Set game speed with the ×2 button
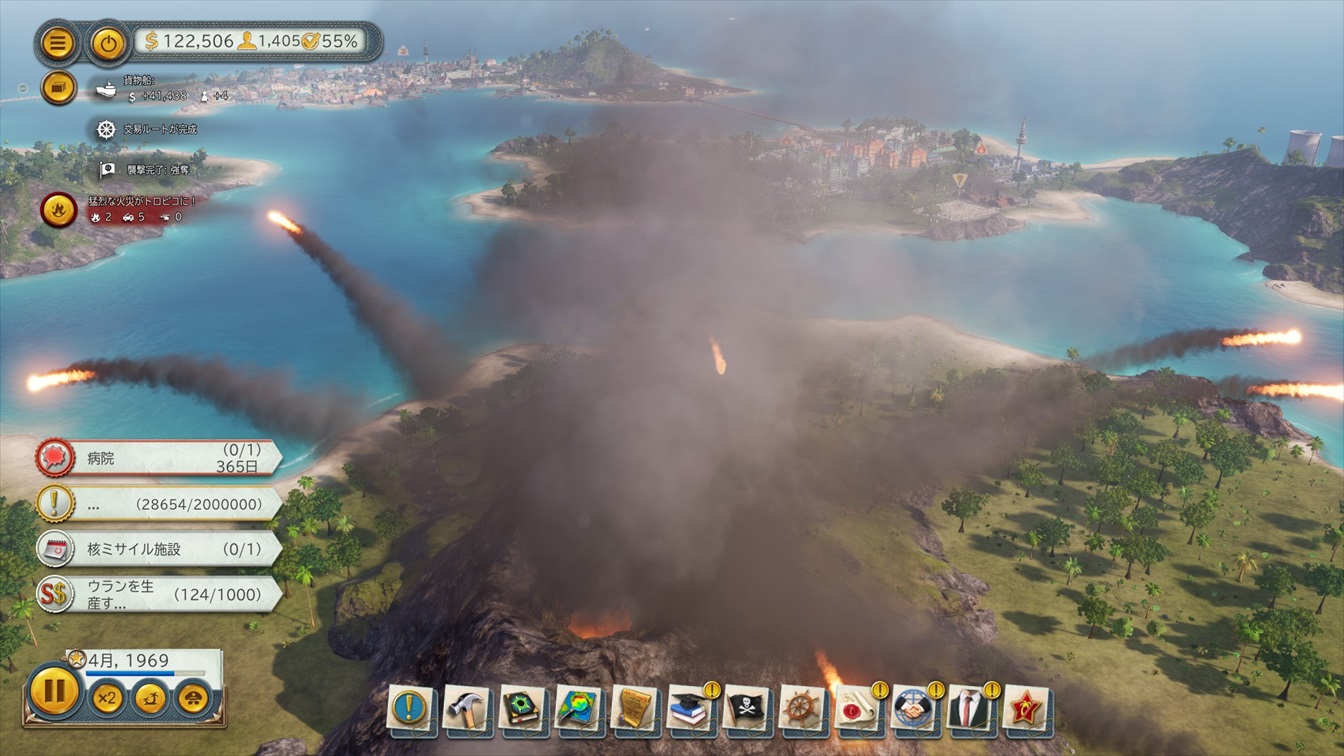The image size is (1344, 756). (107, 697)
